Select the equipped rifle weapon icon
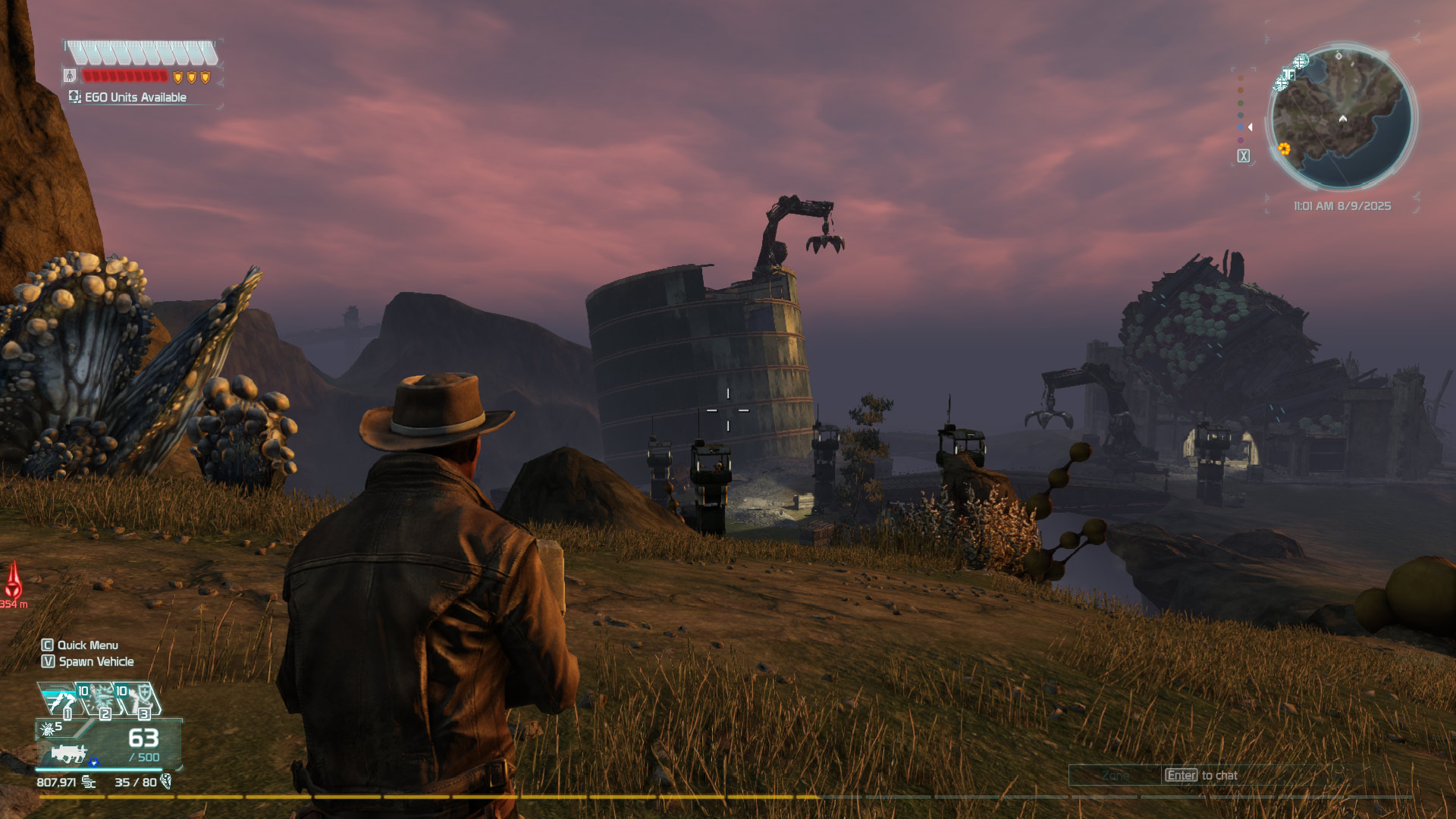The image size is (1456, 819). [70, 753]
